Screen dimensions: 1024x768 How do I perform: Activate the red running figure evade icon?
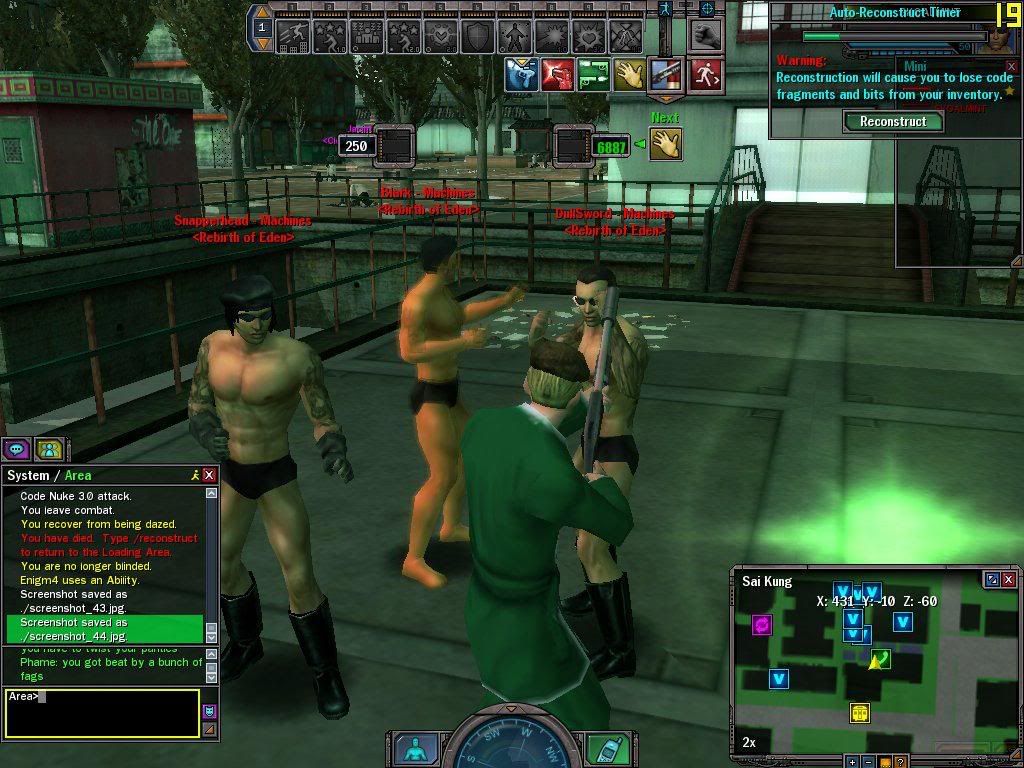705,75
